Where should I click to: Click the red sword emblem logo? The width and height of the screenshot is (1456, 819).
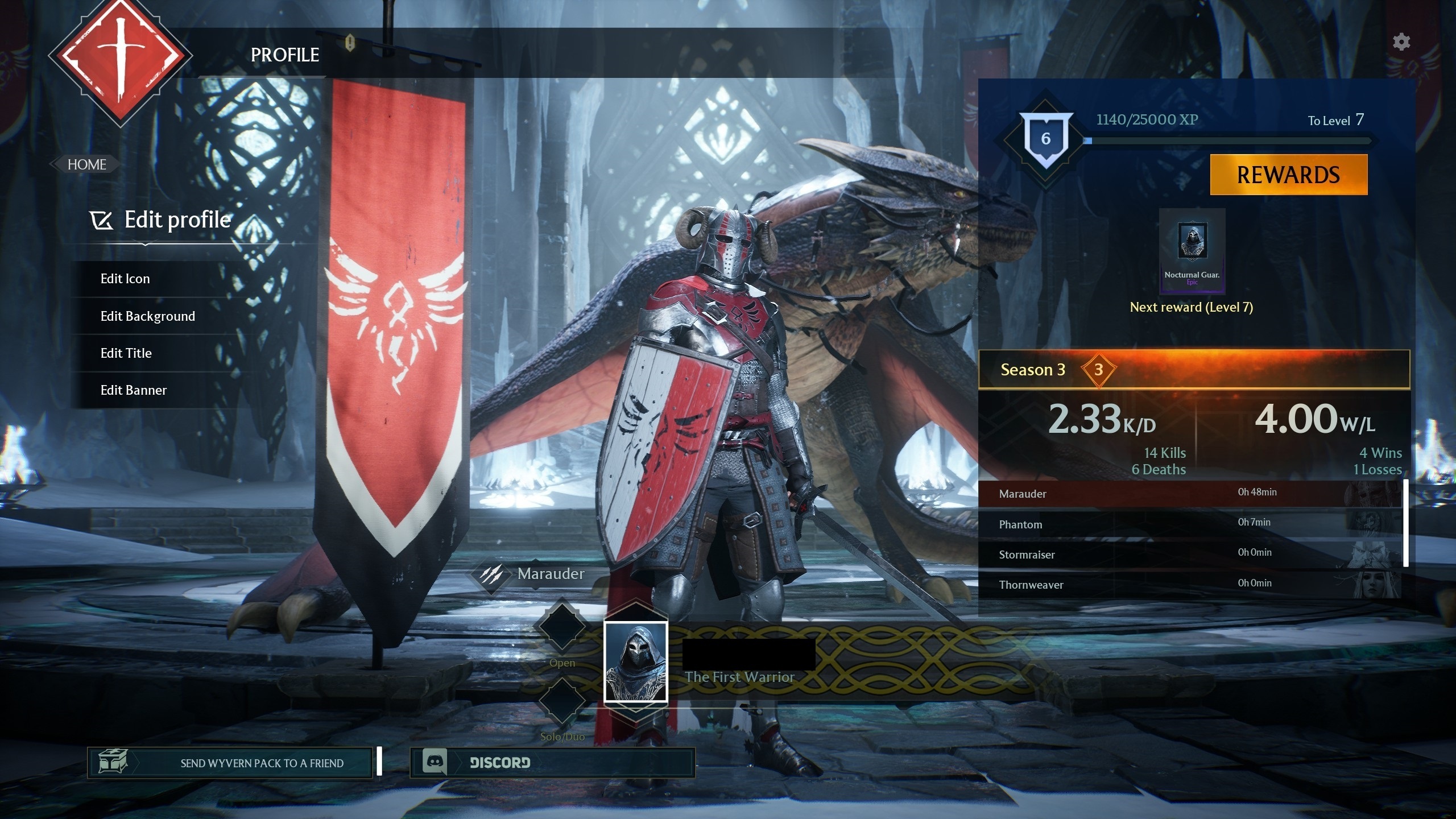(x=120, y=56)
